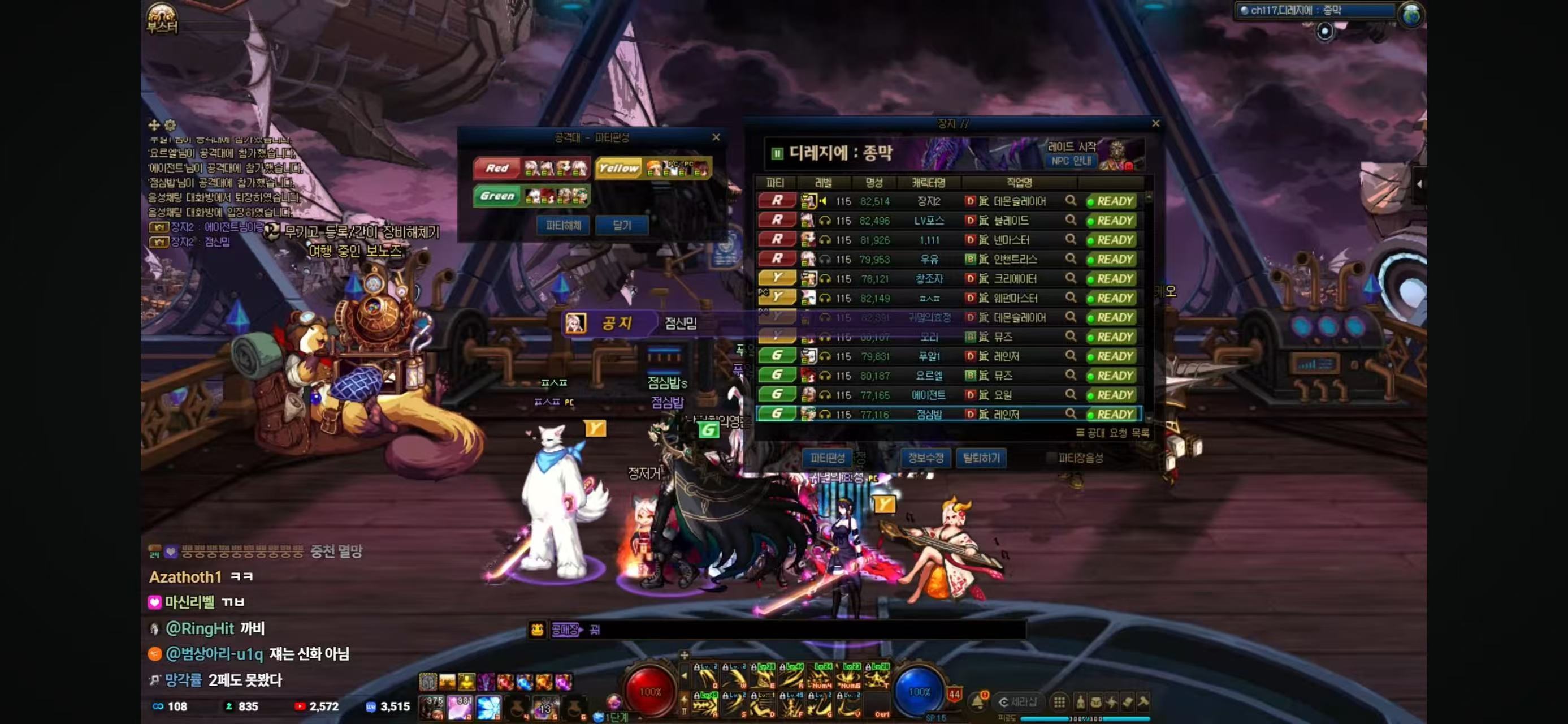This screenshot has height=724, width=1568.
Task: Click the globe icon at top-right corner
Action: [x=1412, y=14]
